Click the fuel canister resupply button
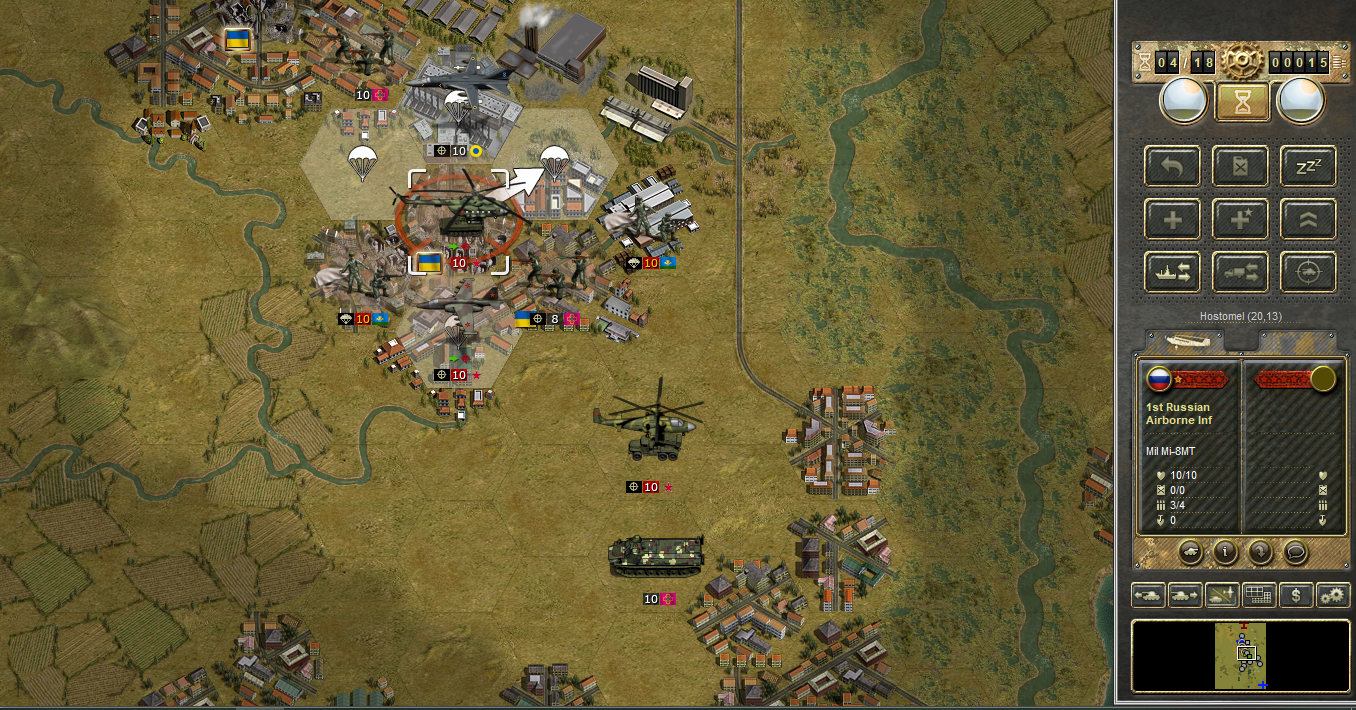 [1241, 166]
